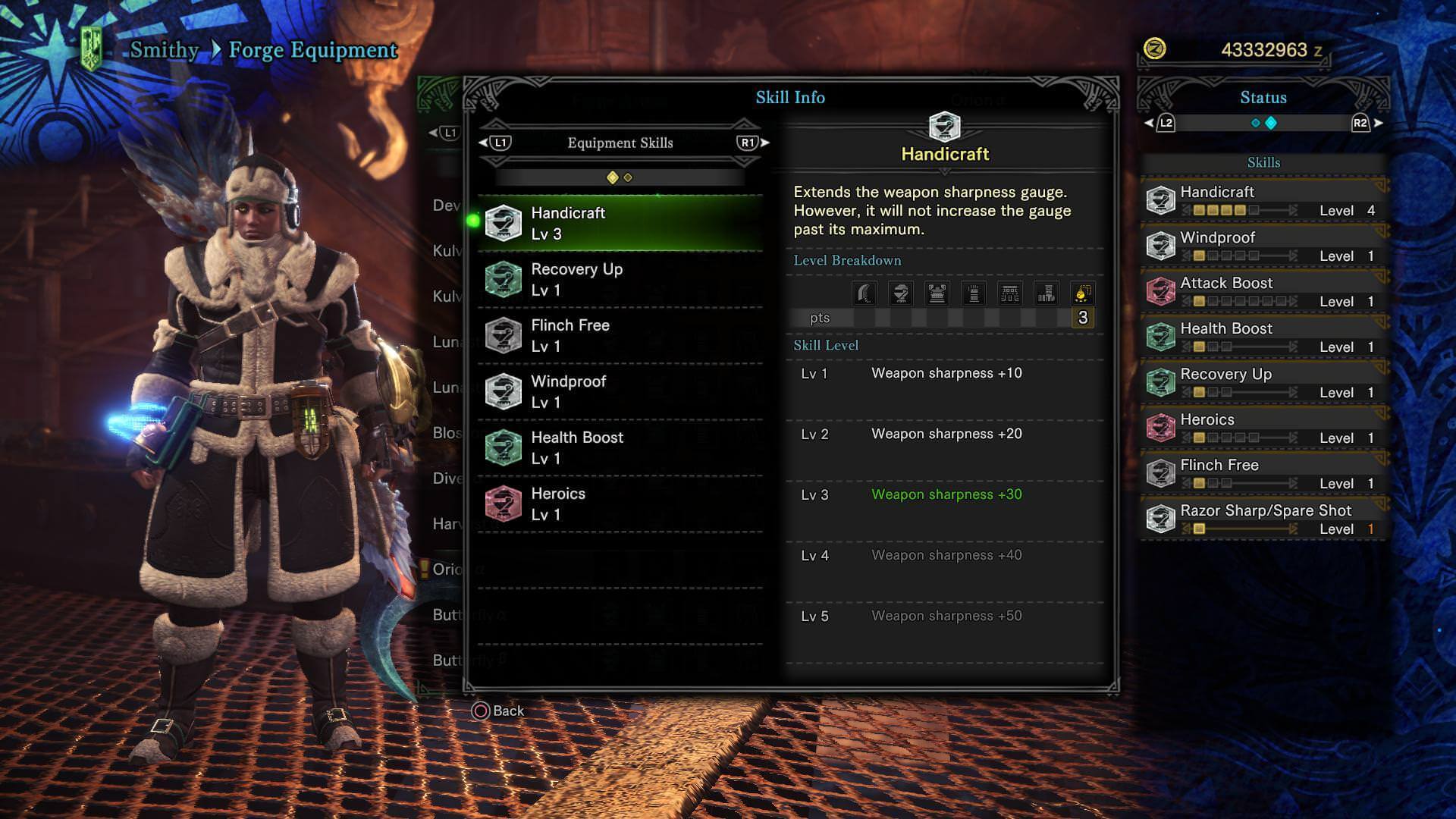Viewport: 1456px width, 819px height.
Task: Choose Razor Sharp/Spare Shot status skill
Action: point(1263,519)
